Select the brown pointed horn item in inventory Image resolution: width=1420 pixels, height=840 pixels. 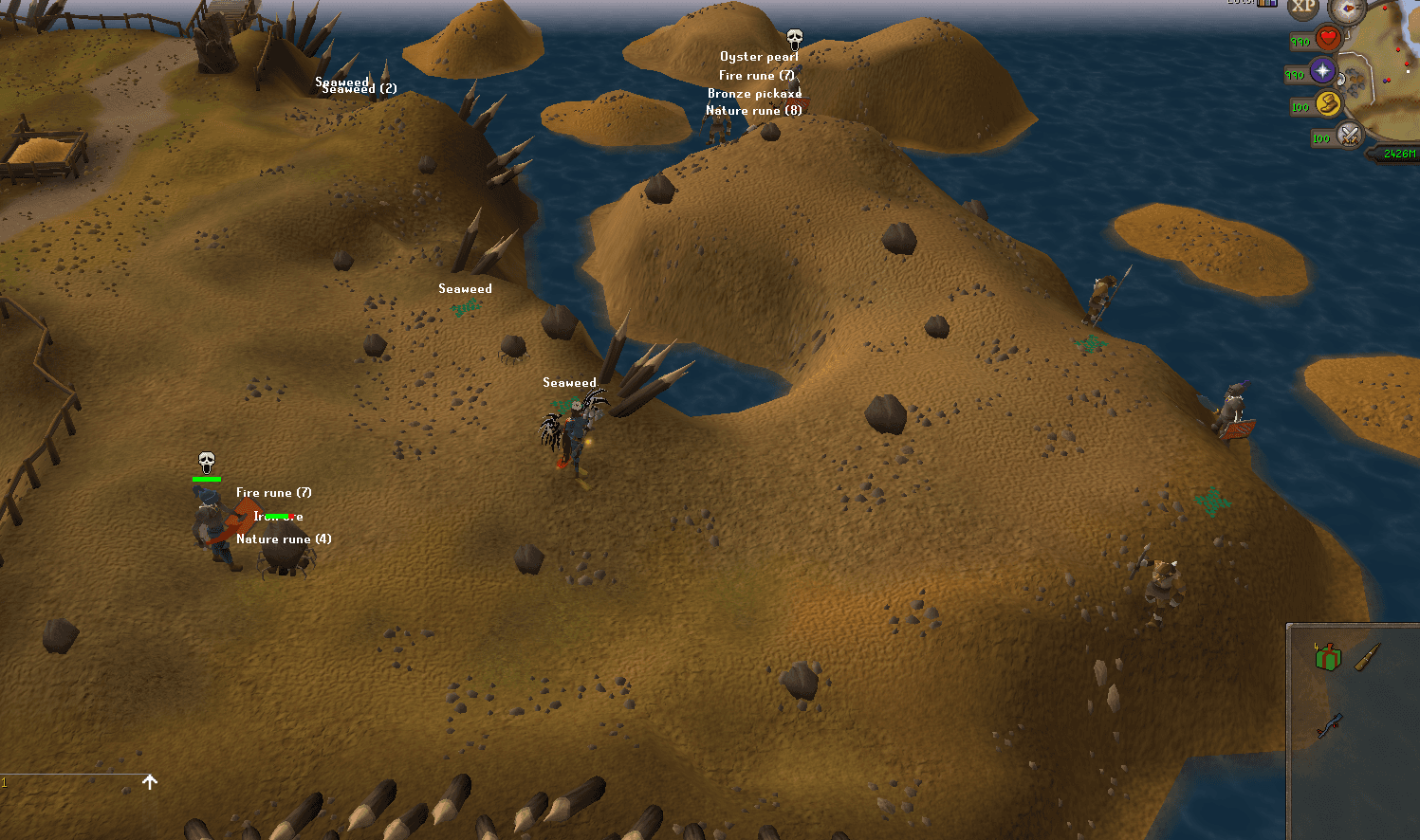coord(1366,657)
